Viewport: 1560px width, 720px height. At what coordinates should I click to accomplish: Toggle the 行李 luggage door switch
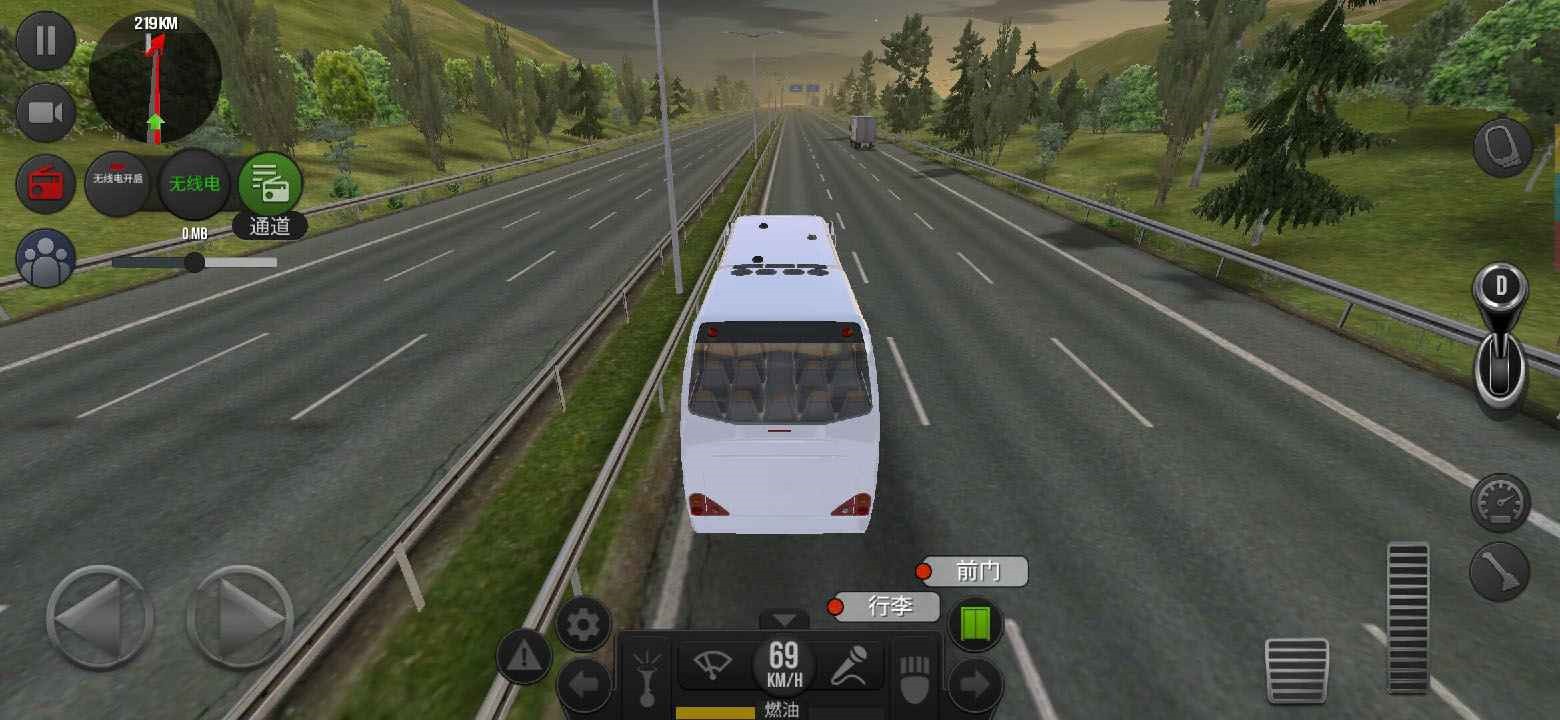885,606
